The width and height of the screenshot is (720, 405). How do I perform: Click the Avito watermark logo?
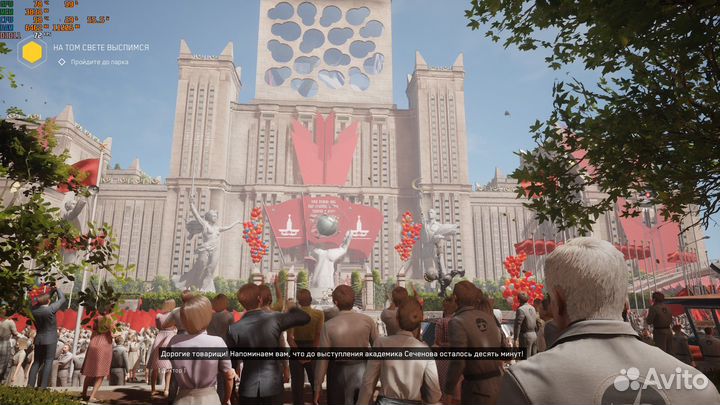(661, 379)
